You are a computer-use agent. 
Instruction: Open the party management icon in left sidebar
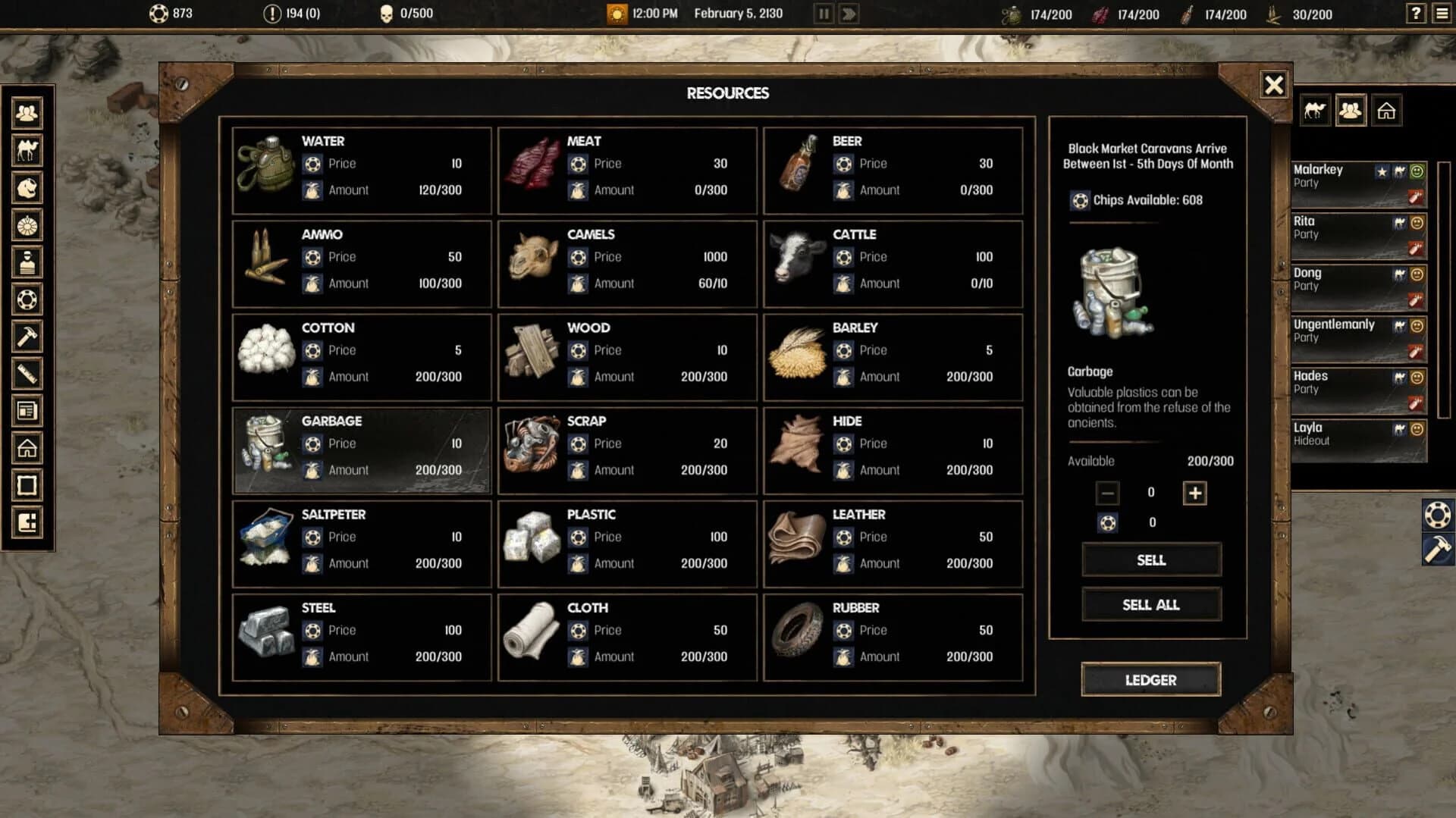pyautogui.click(x=27, y=114)
